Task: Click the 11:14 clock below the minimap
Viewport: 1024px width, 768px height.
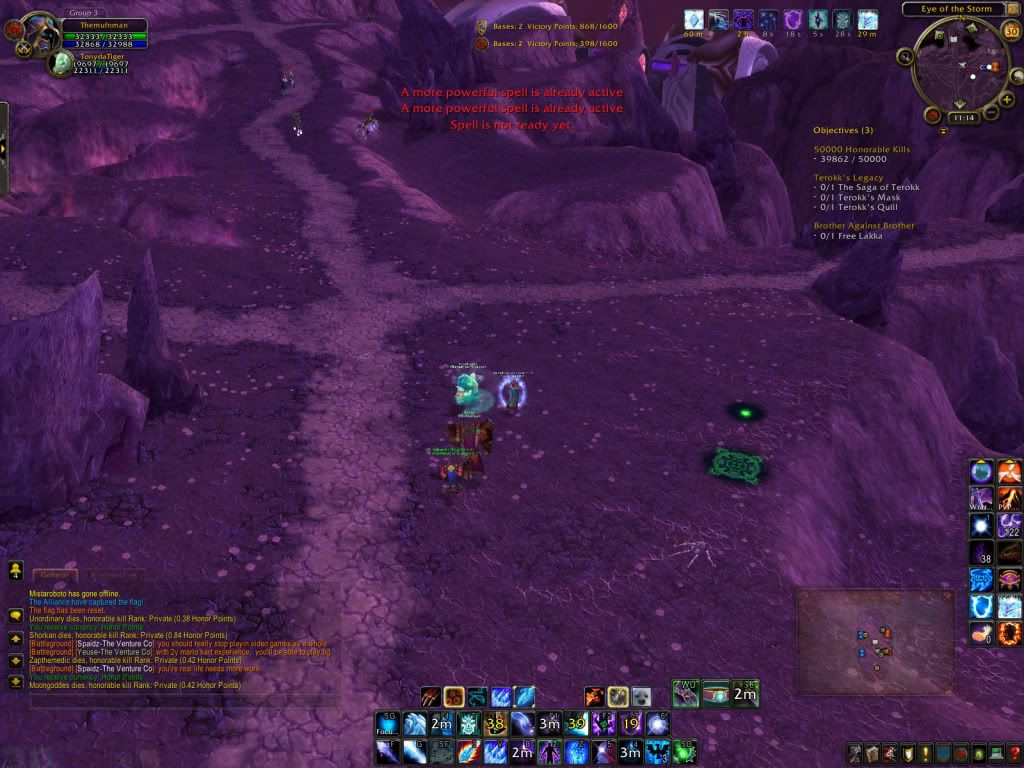Action: tap(963, 117)
